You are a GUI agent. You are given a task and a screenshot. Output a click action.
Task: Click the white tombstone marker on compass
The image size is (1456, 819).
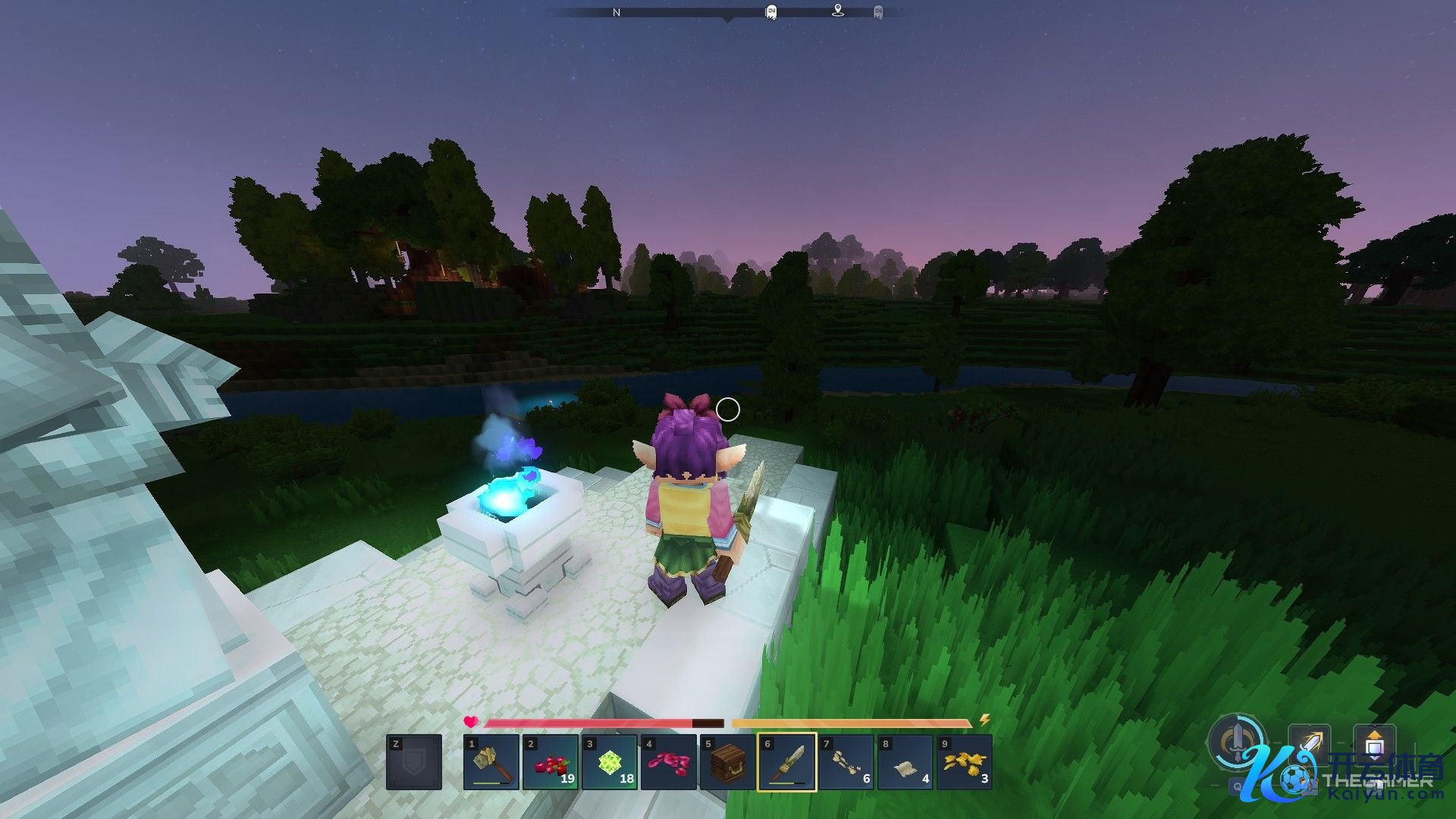[x=771, y=12]
